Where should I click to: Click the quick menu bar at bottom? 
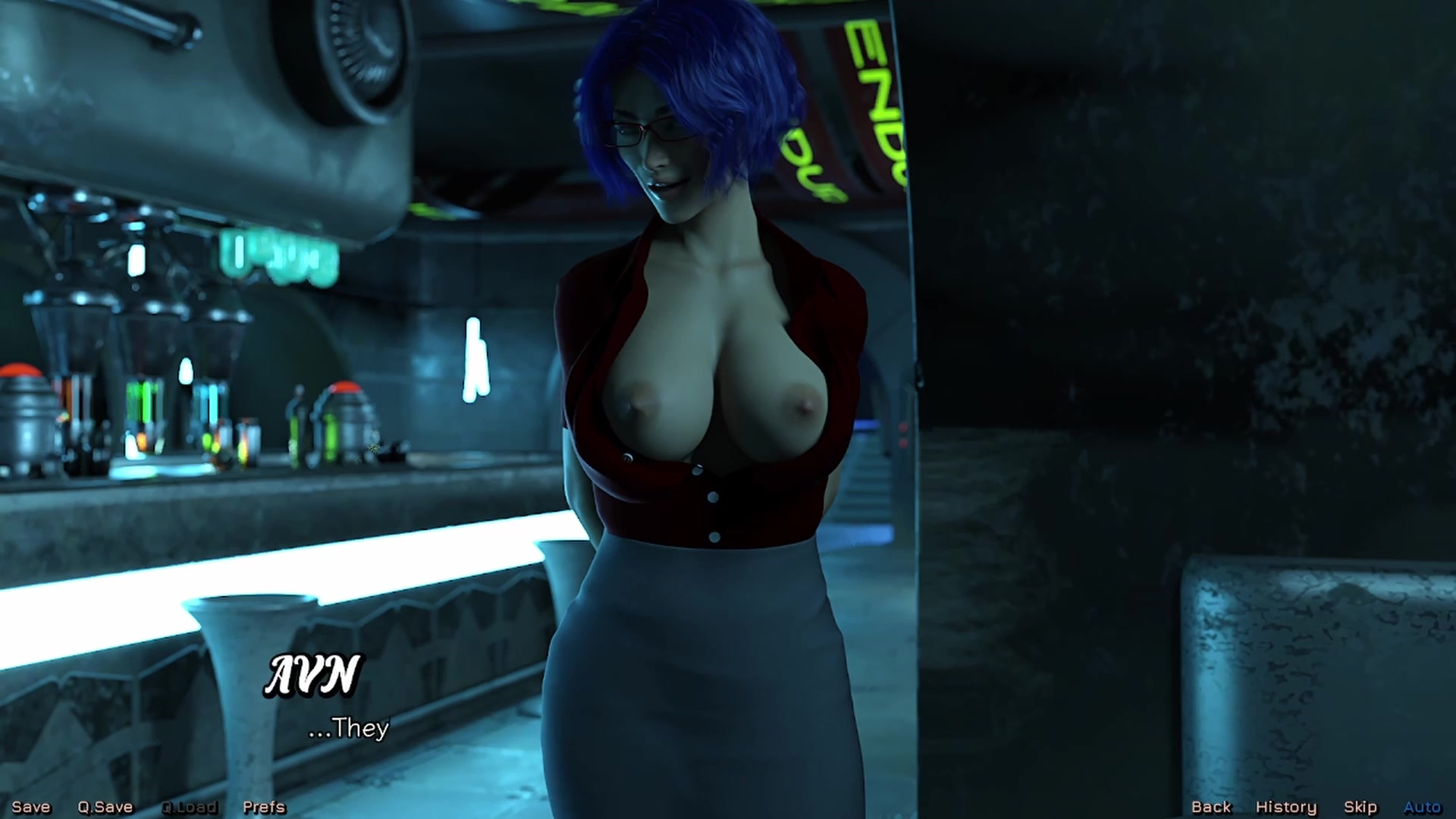[728, 806]
